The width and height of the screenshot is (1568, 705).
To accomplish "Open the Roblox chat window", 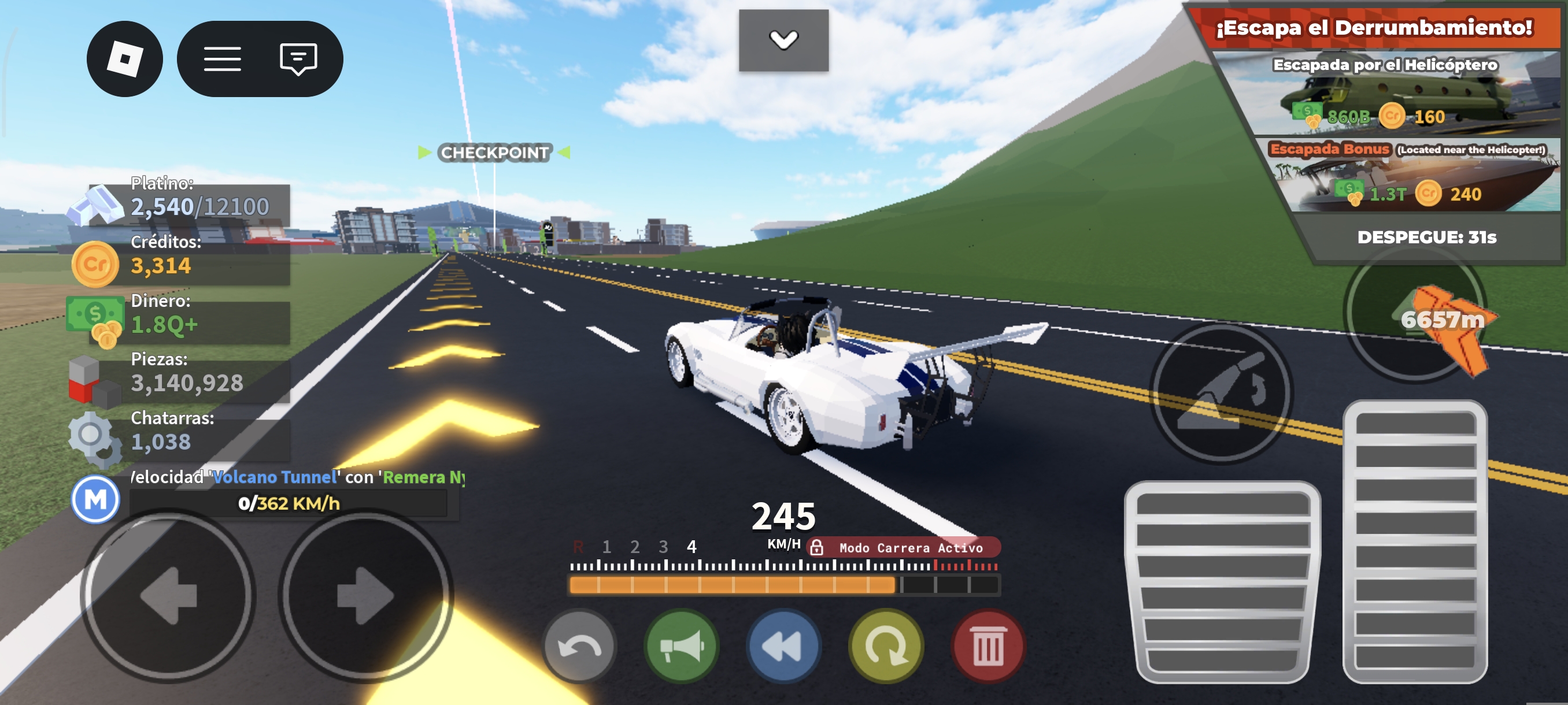I will (x=298, y=59).
